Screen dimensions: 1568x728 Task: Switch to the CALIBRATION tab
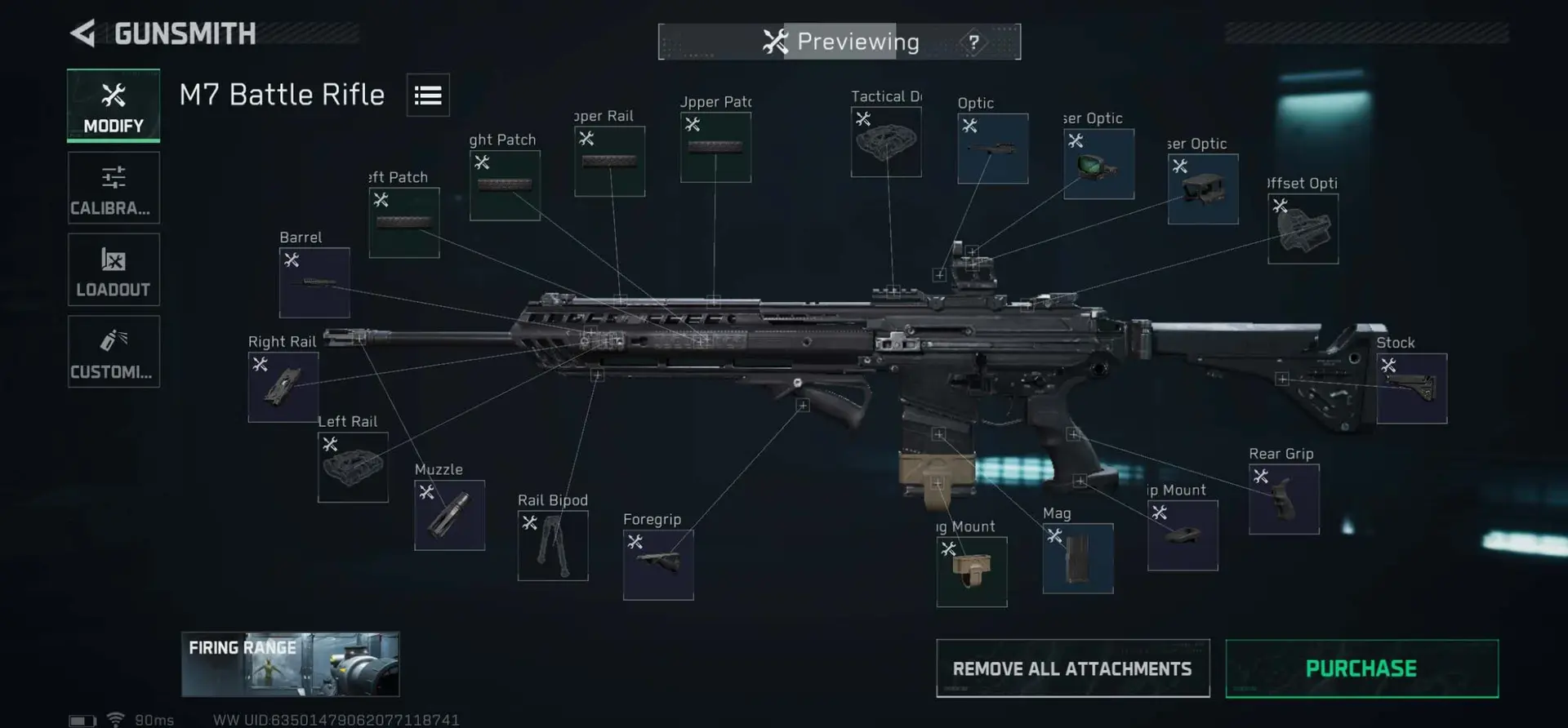(114, 188)
